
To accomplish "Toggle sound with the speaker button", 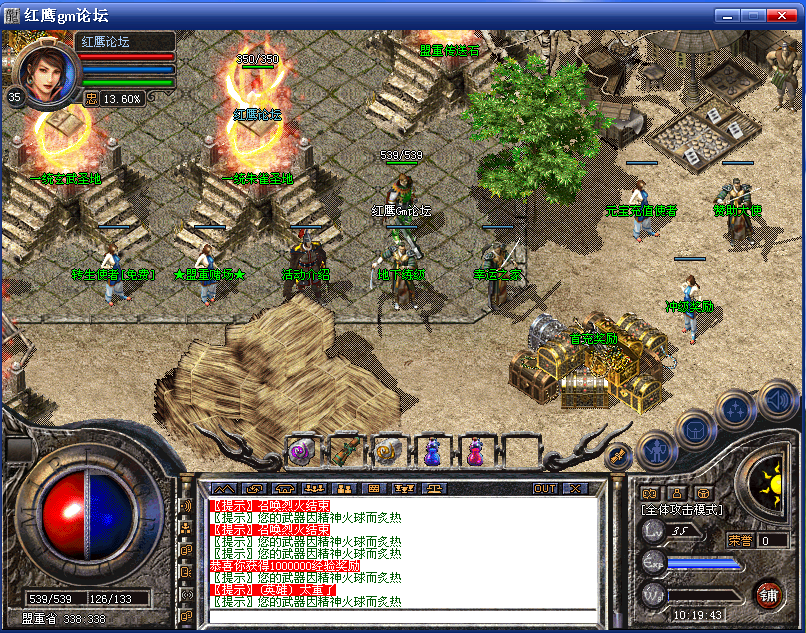I will (x=778, y=400).
